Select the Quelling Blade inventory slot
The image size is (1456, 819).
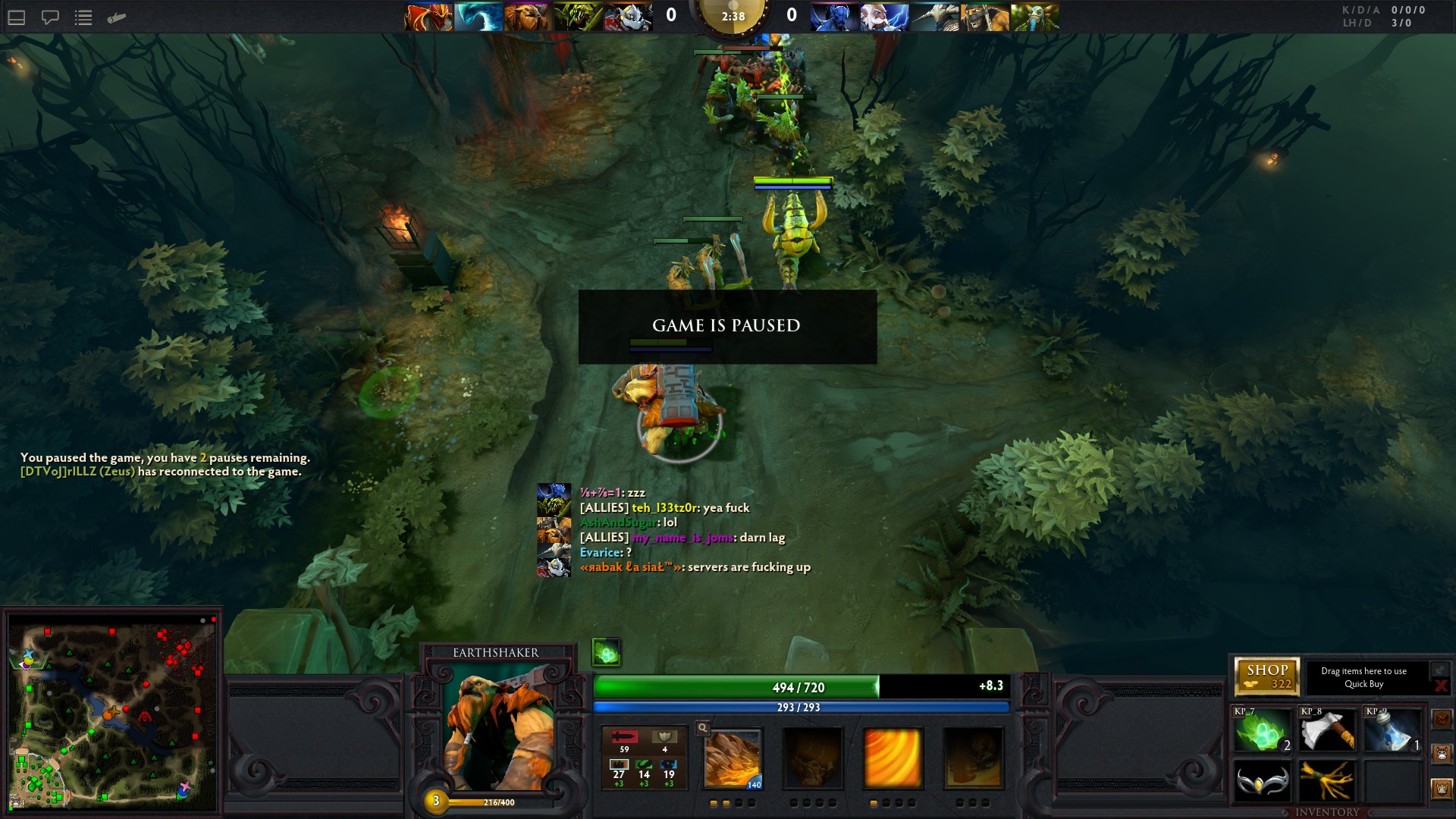click(1328, 731)
